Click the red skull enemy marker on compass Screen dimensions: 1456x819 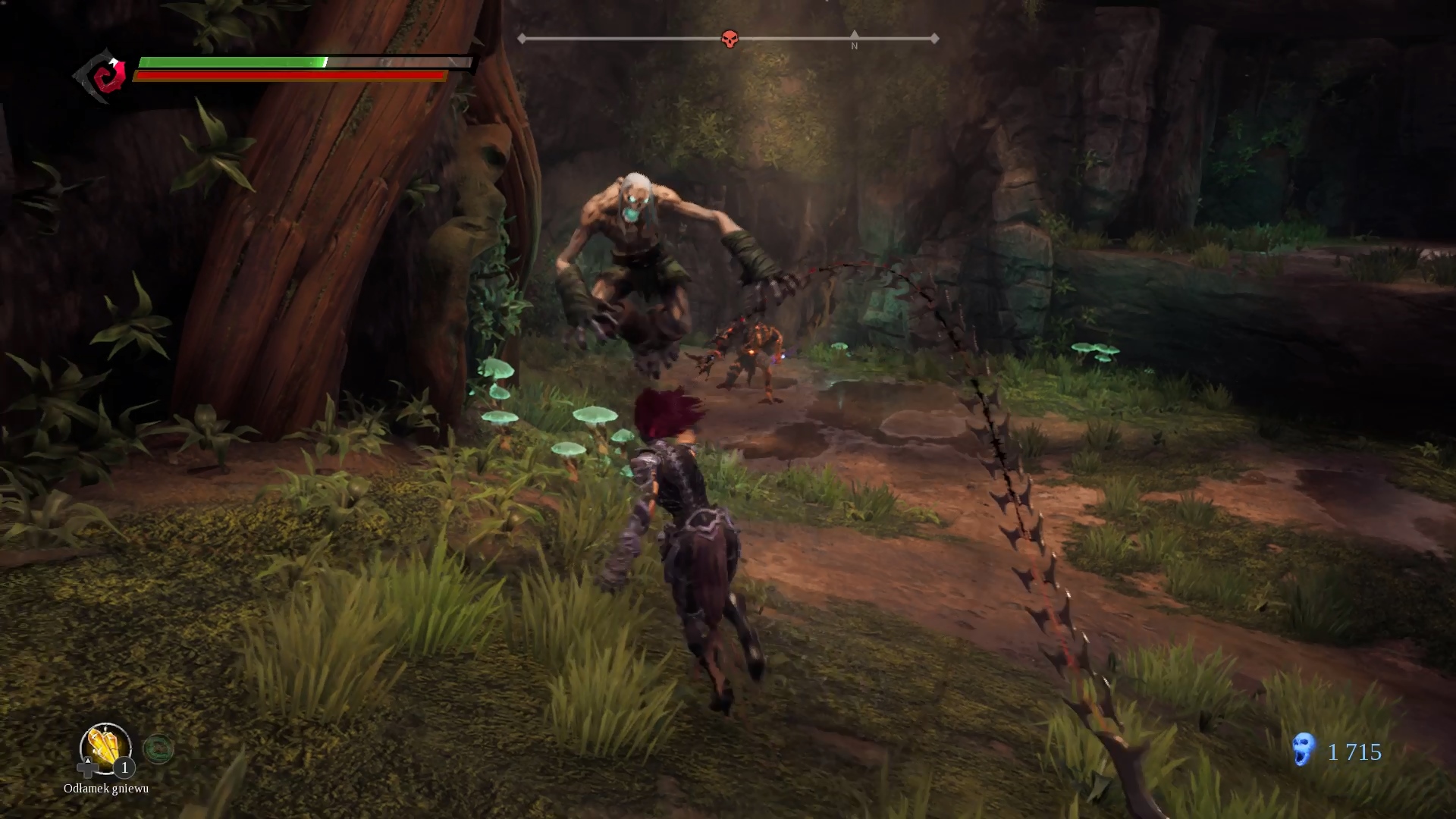point(730,39)
